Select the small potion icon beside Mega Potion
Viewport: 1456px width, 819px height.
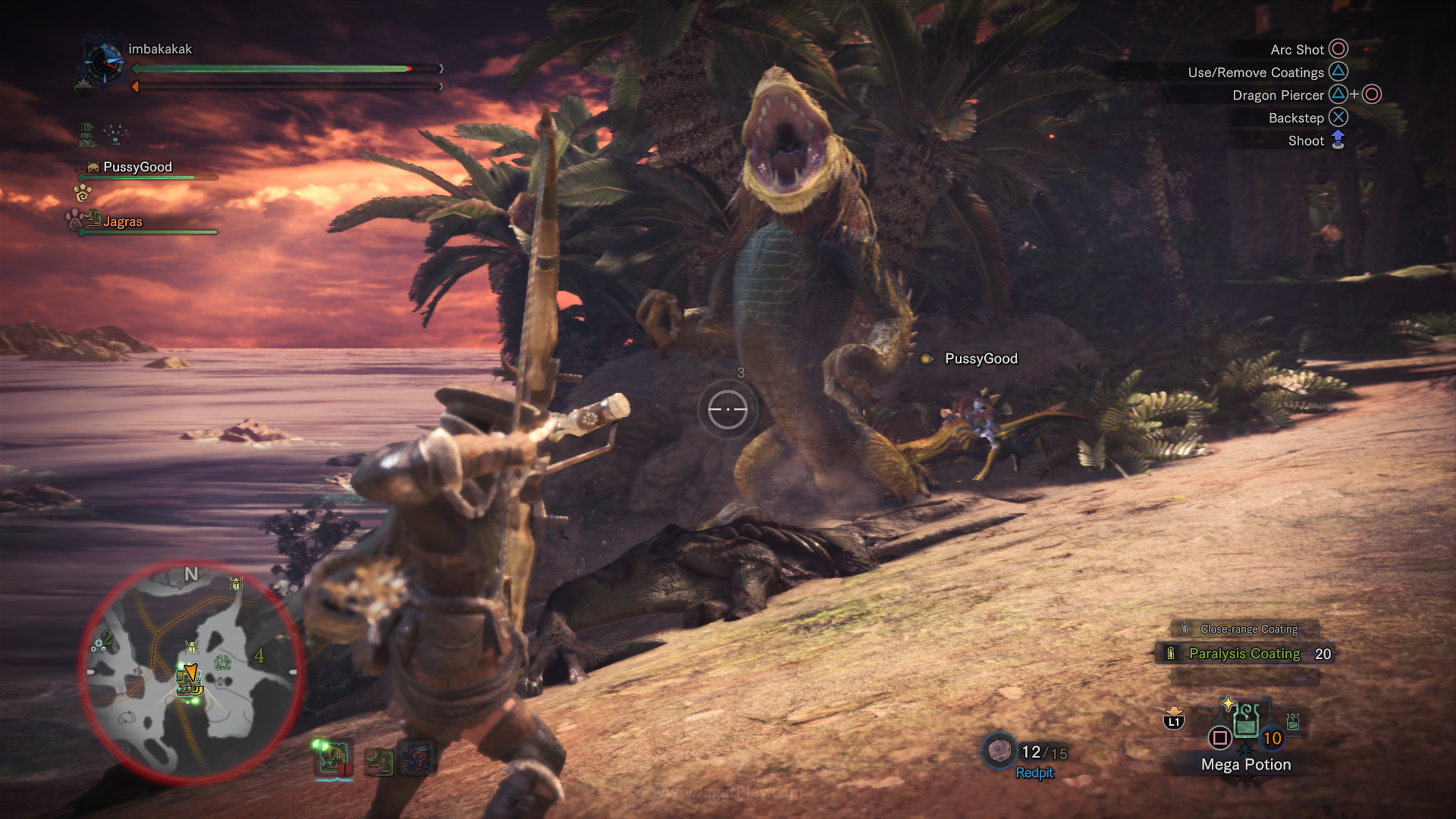pos(1292,721)
